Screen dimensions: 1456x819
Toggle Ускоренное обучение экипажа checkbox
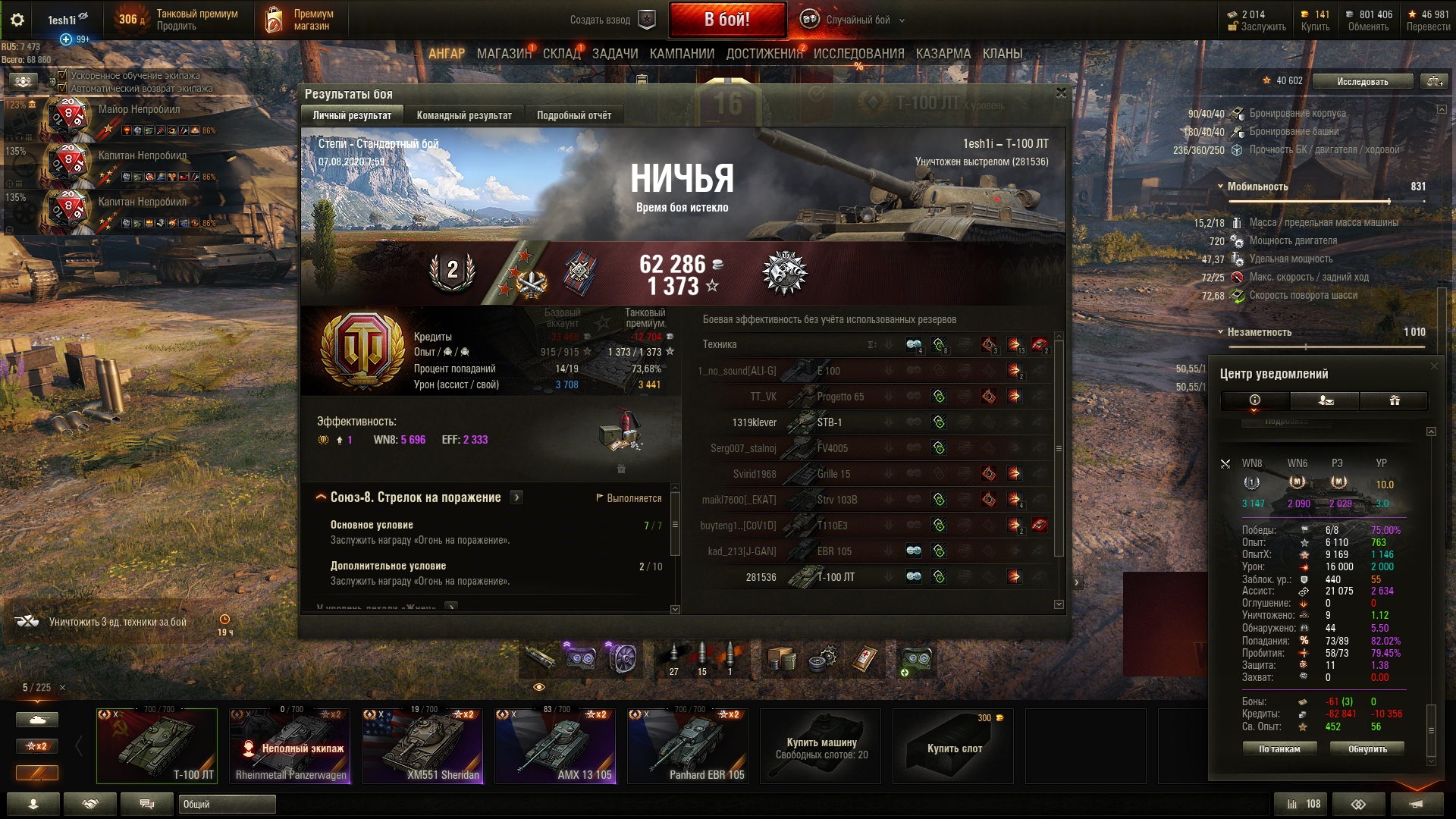click(63, 76)
